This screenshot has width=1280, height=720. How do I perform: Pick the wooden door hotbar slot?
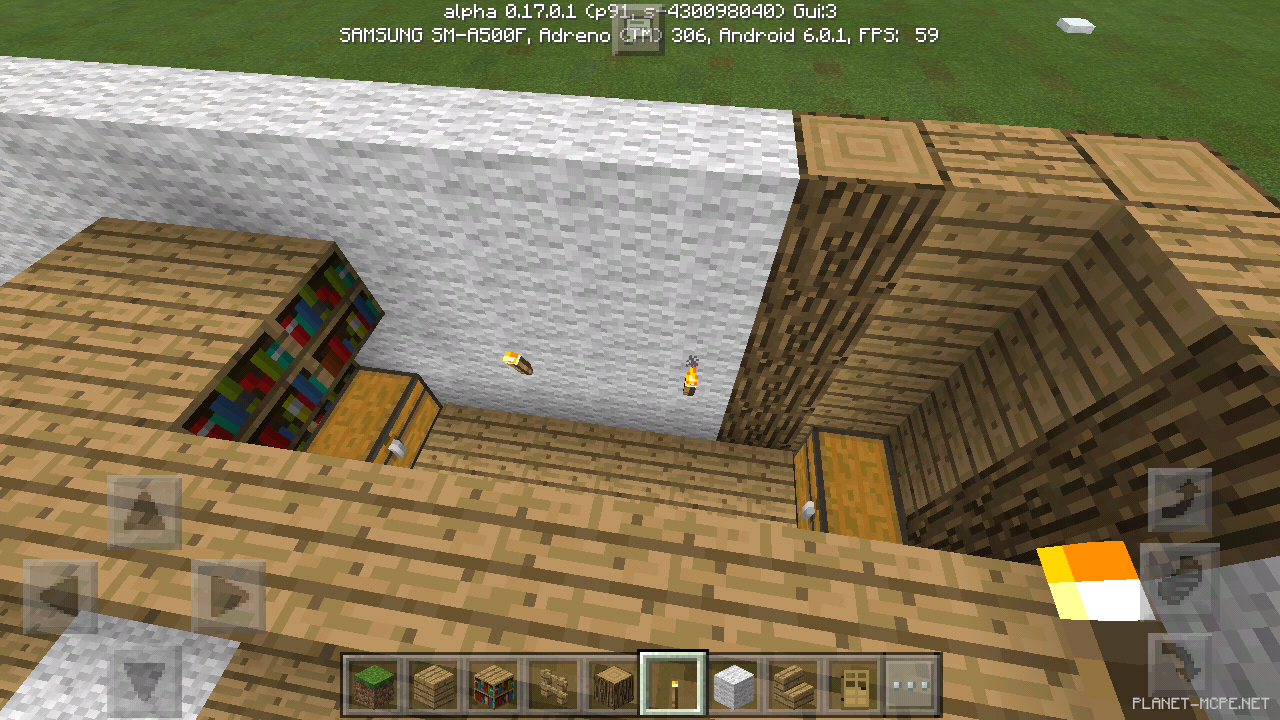tap(852, 685)
